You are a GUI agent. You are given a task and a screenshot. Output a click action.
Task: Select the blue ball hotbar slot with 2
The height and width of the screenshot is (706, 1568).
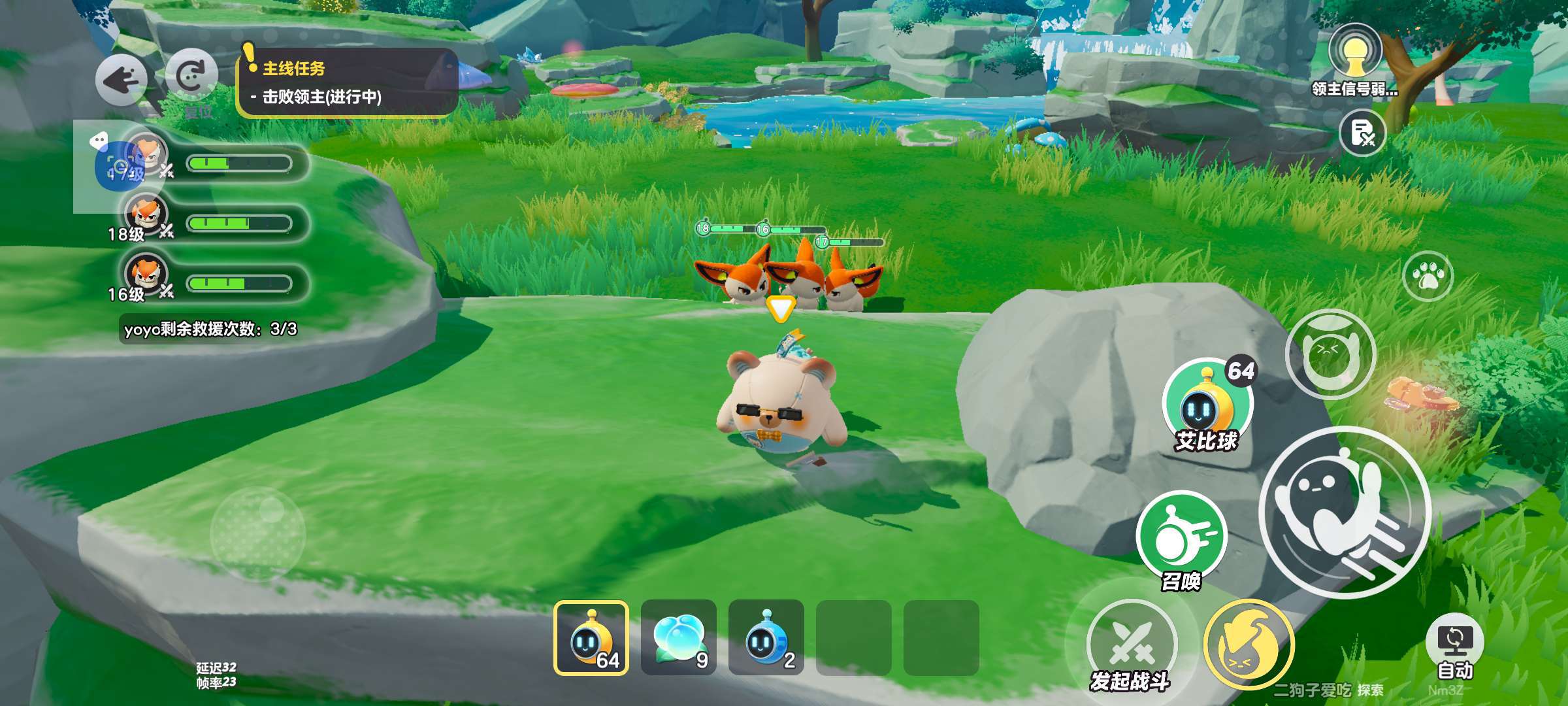pos(766,638)
